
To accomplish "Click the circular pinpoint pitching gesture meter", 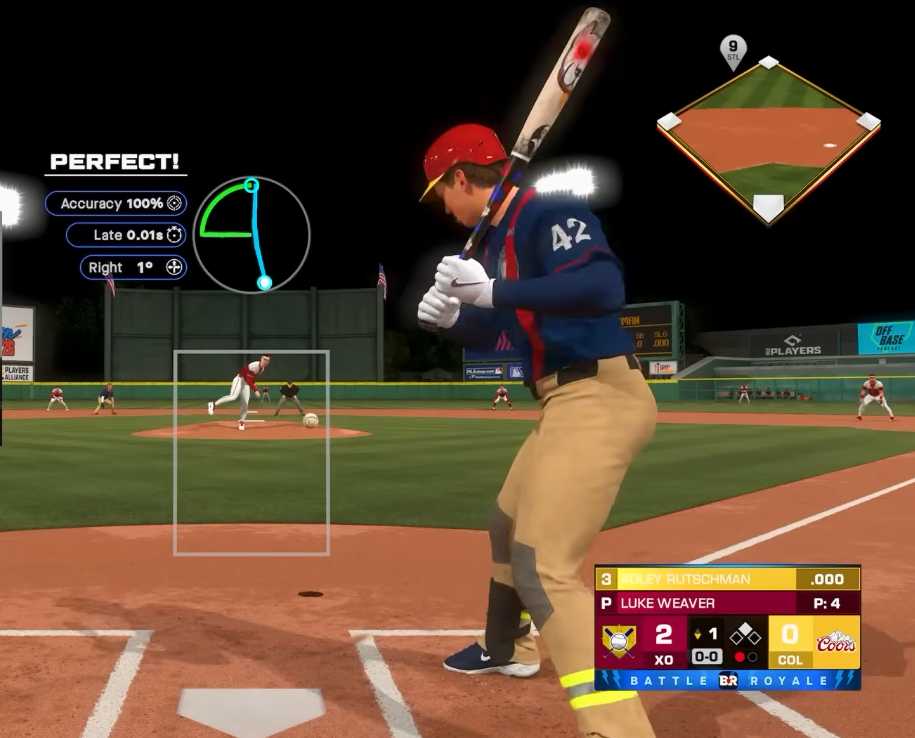I will (251, 235).
